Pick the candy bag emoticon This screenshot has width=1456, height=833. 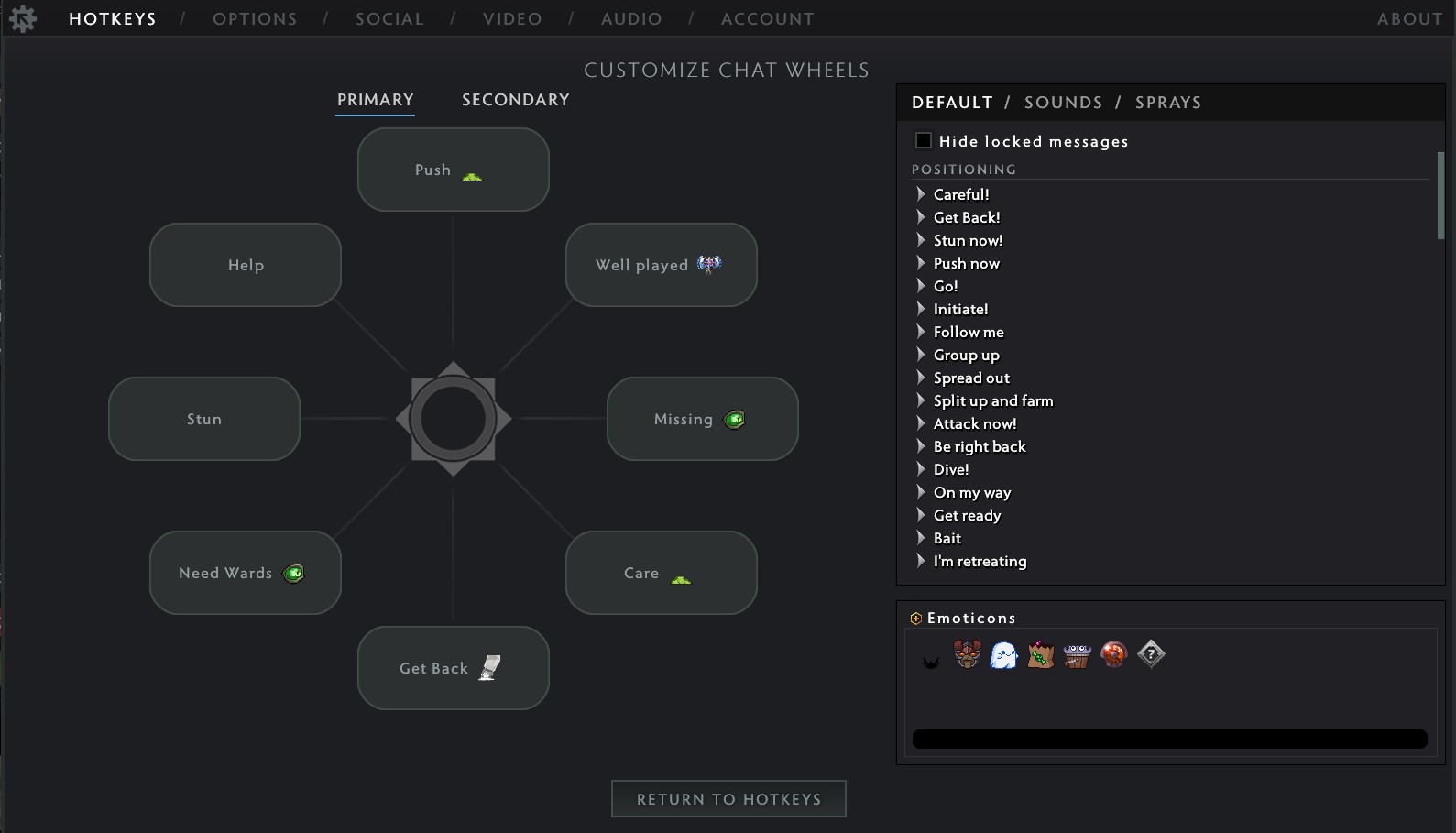(1040, 655)
